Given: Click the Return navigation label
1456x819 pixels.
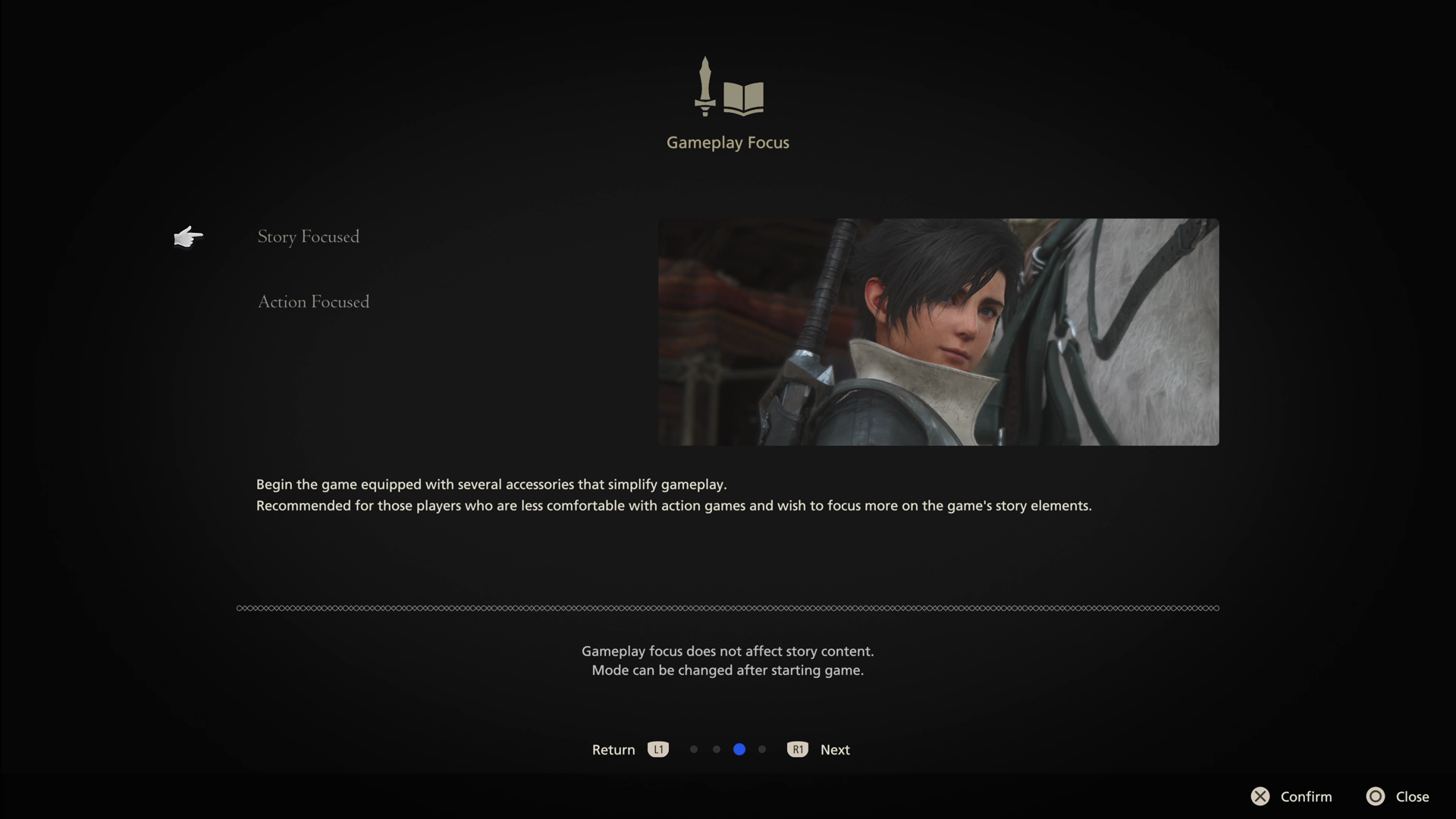Looking at the screenshot, I should [x=613, y=749].
